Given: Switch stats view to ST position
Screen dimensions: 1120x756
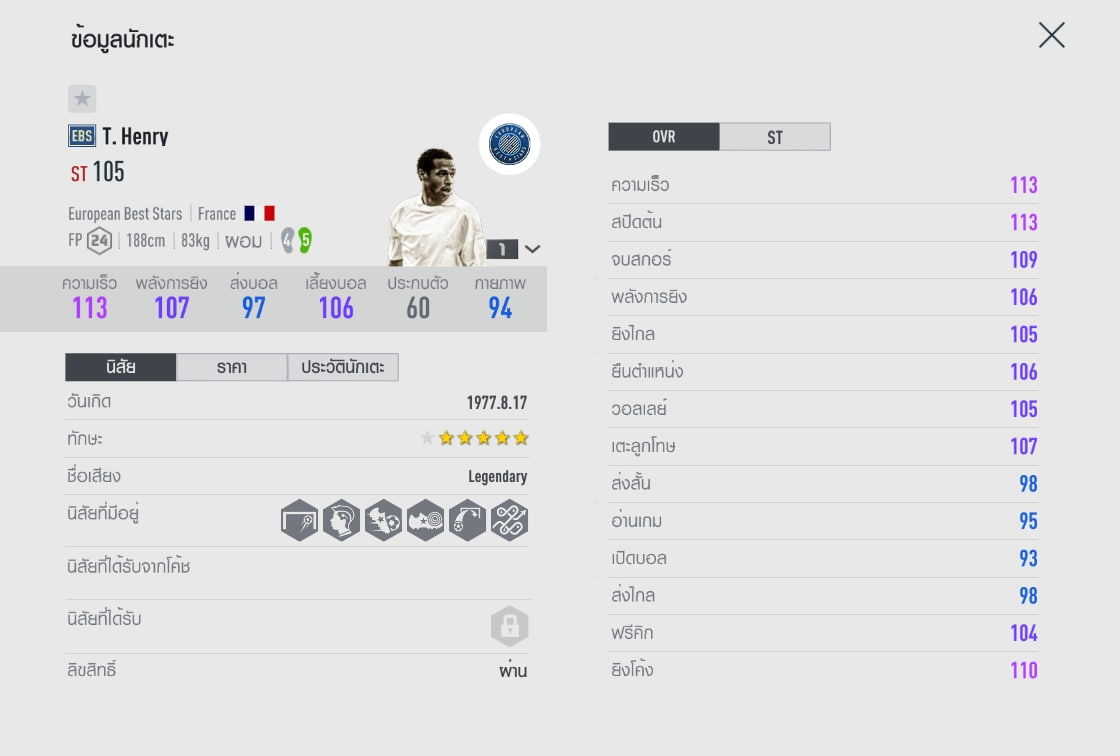Looking at the screenshot, I should point(775,137).
